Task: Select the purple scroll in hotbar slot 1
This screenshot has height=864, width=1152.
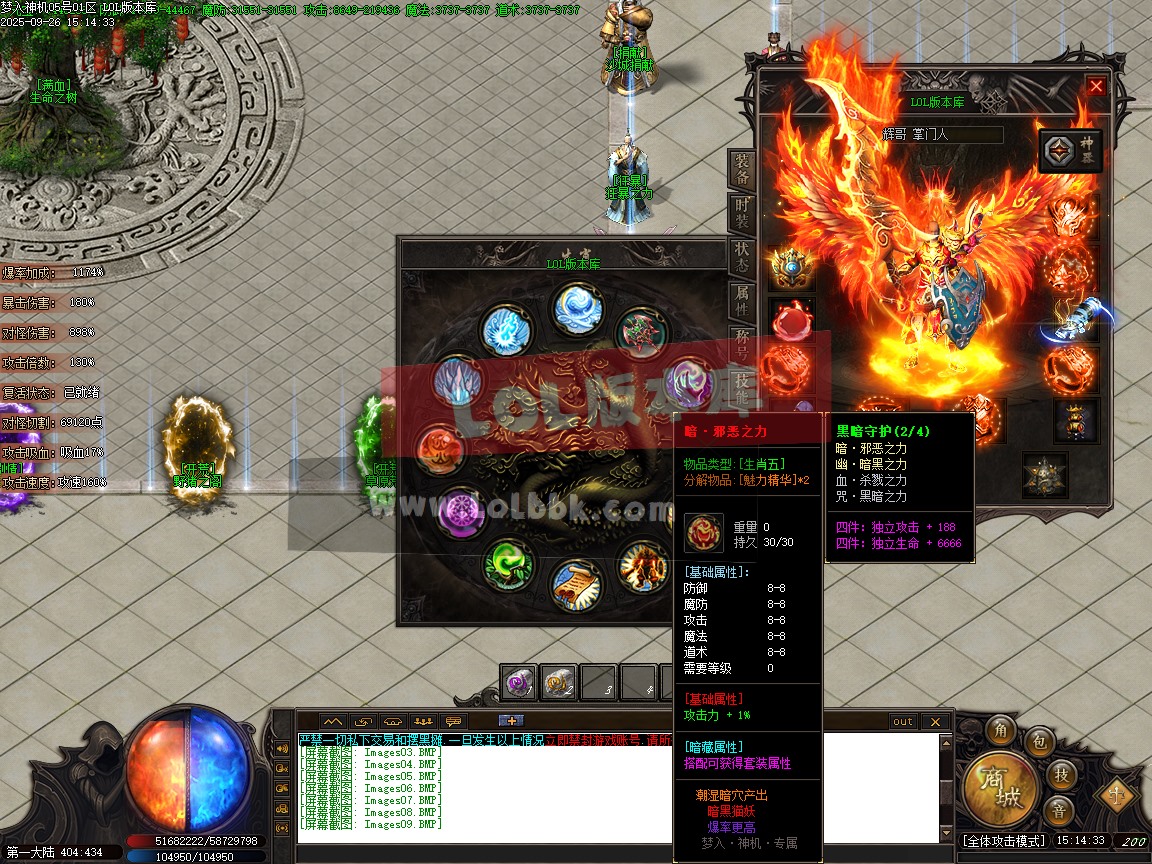Action: [x=519, y=682]
